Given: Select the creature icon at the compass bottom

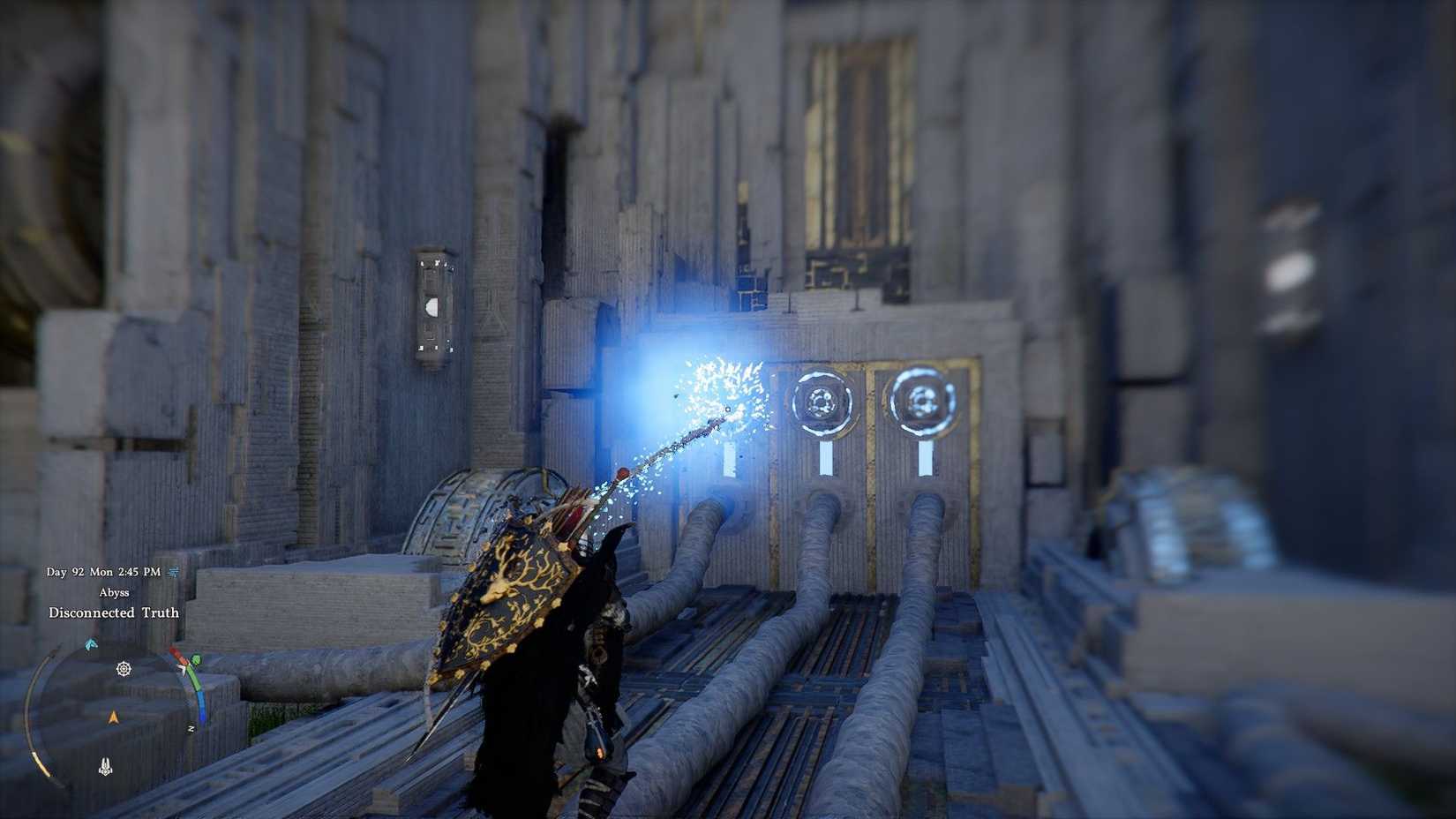Looking at the screenshot, I should pyautogui.click(x=104, y=764).
